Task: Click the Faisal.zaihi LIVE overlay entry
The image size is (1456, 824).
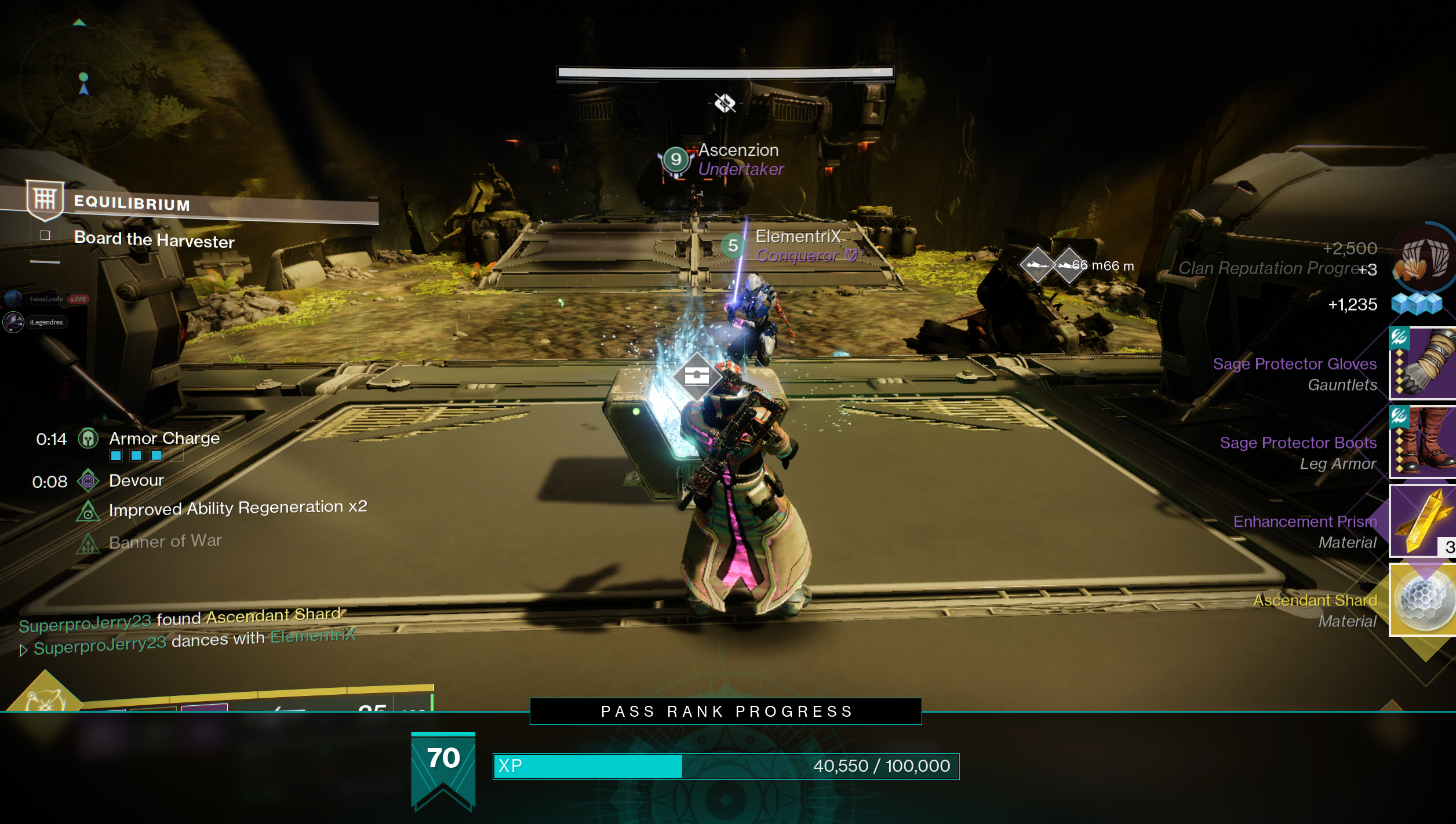Action: (x=48, y=299)
